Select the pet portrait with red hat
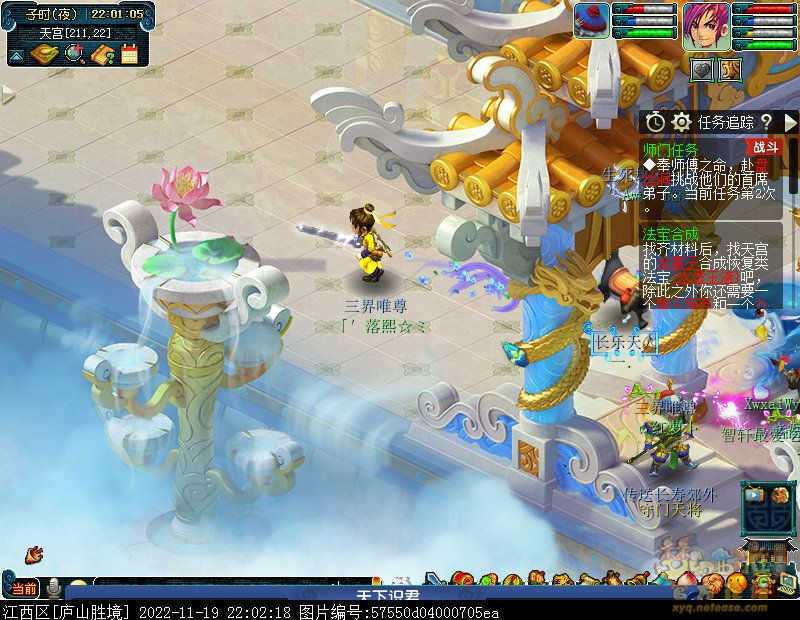Image resolution: width=800 pixels, height=620 pixels. [x=591, y=21]
